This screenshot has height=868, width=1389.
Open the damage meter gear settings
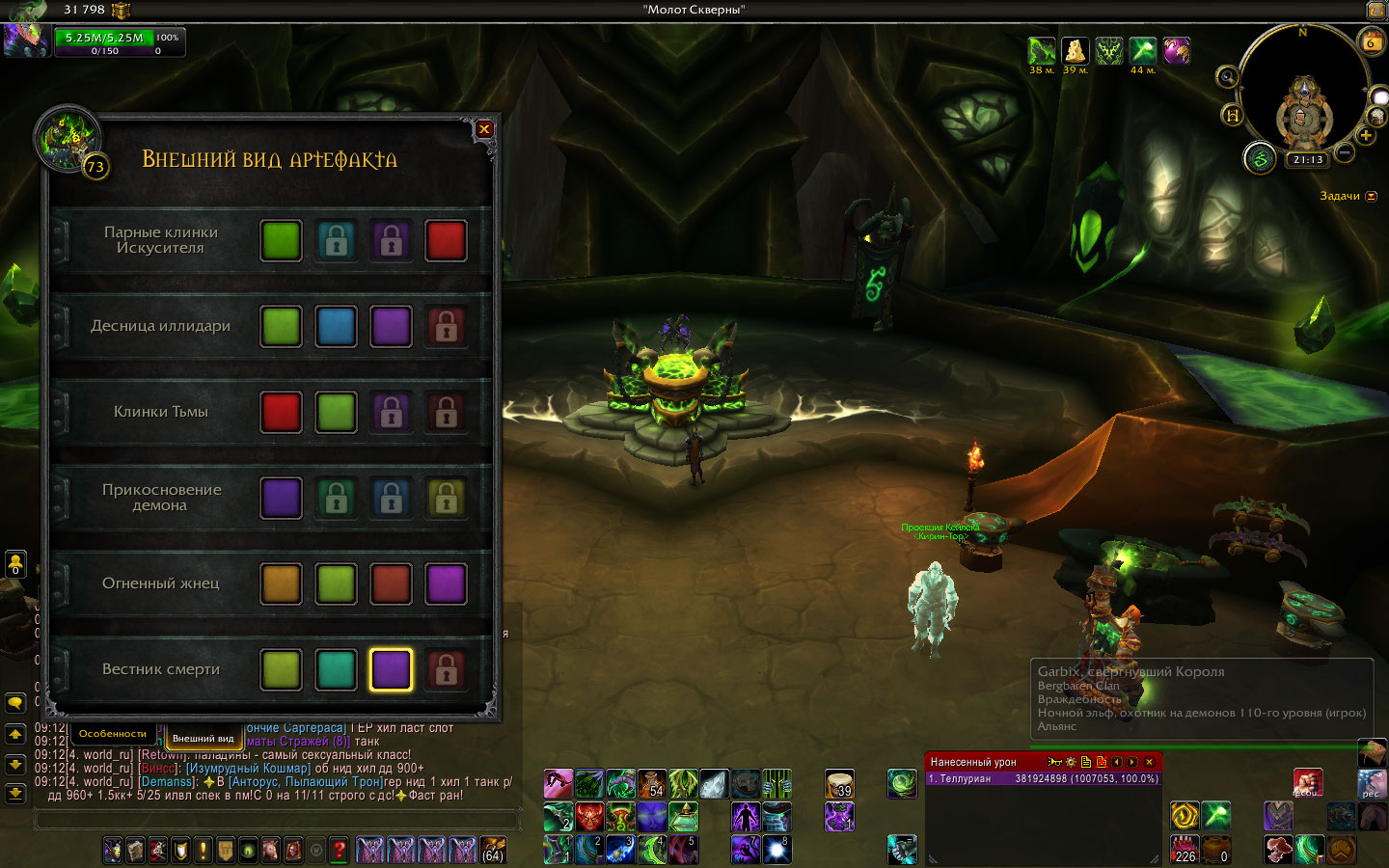coord(1070,762)
